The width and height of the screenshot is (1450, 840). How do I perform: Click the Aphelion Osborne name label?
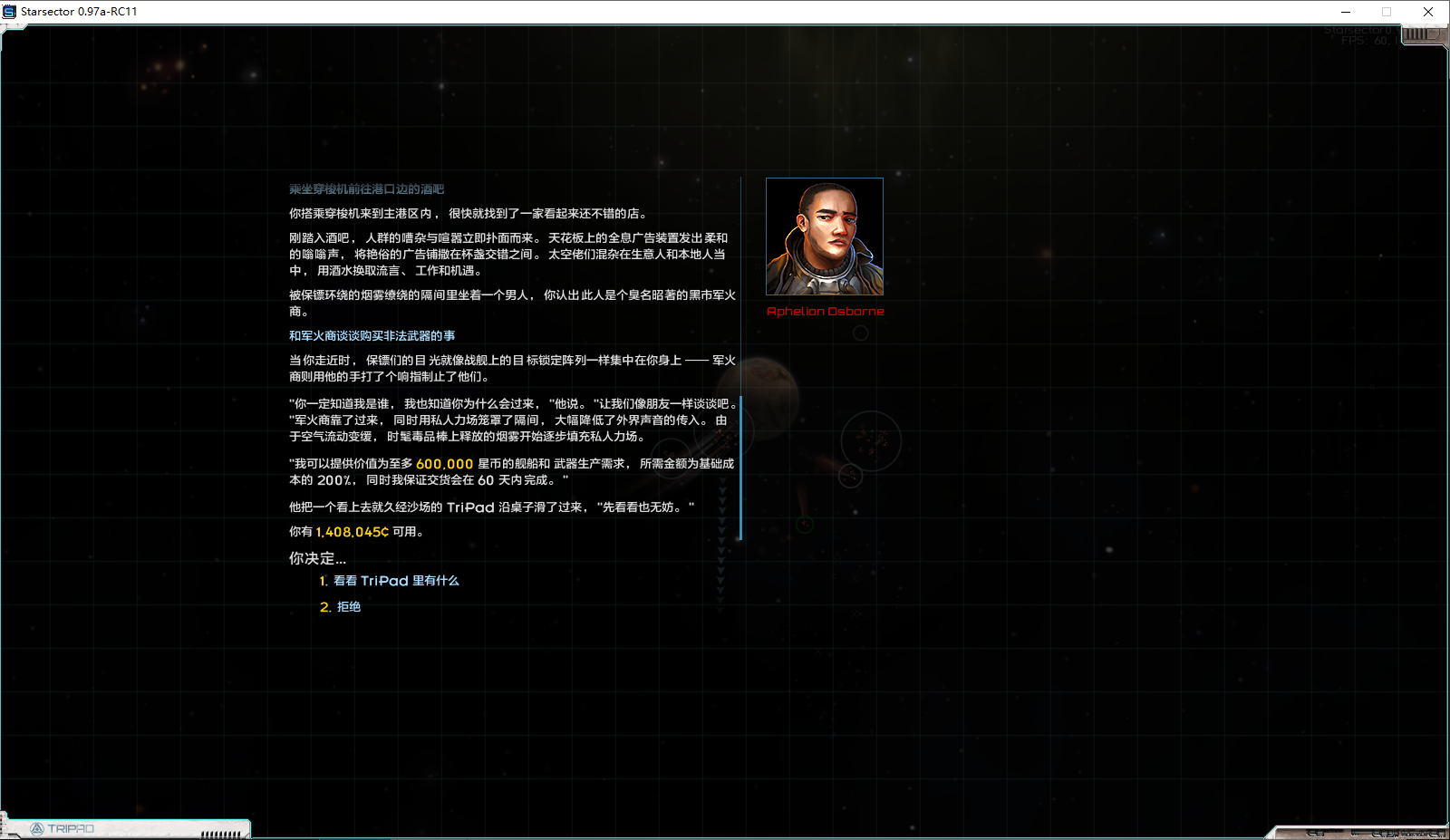[x=825, y=311]
